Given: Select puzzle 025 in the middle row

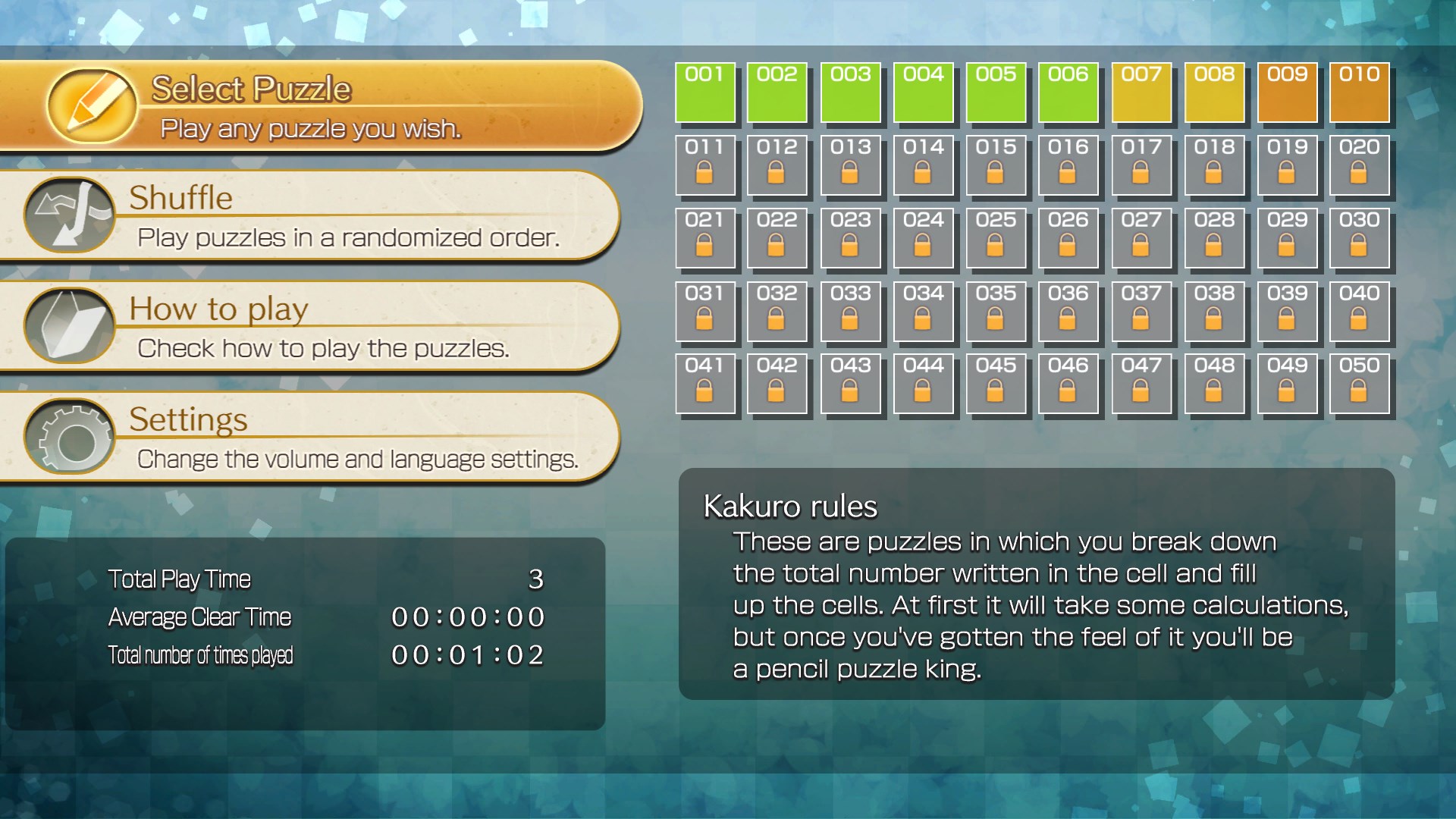Looking at the screenshot, I should 996,238.
